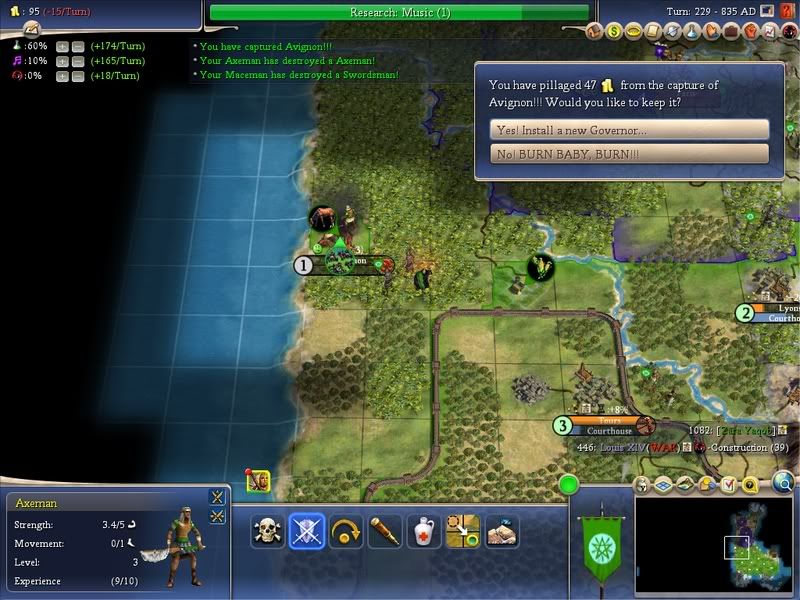The width and height of the screenshot is (800, 600).
Task: Click the green end turn button
Action: 570,486
